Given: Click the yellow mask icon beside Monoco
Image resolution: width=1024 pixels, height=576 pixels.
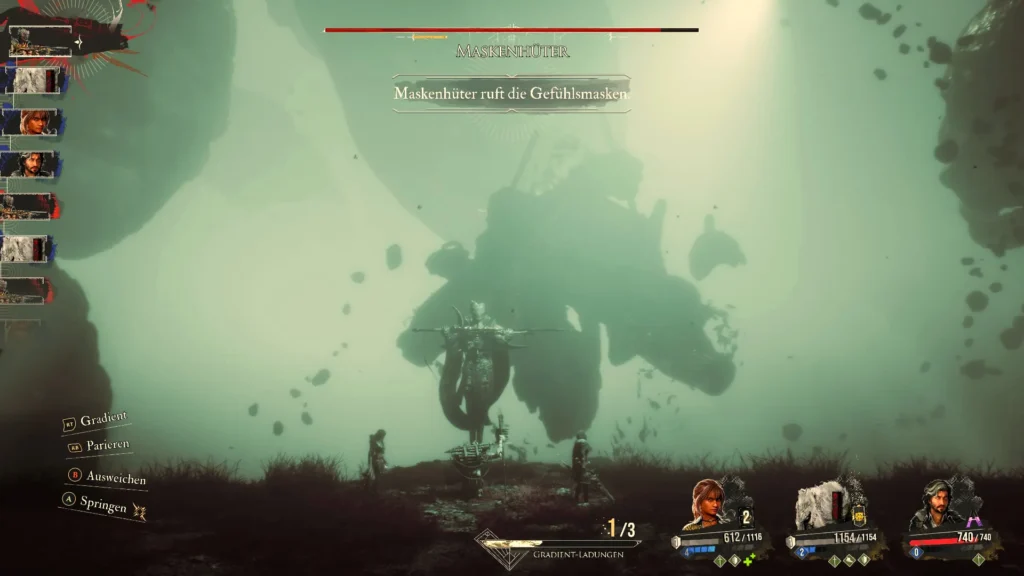Looking at the screenshot, I should click(x=858, y=514).
